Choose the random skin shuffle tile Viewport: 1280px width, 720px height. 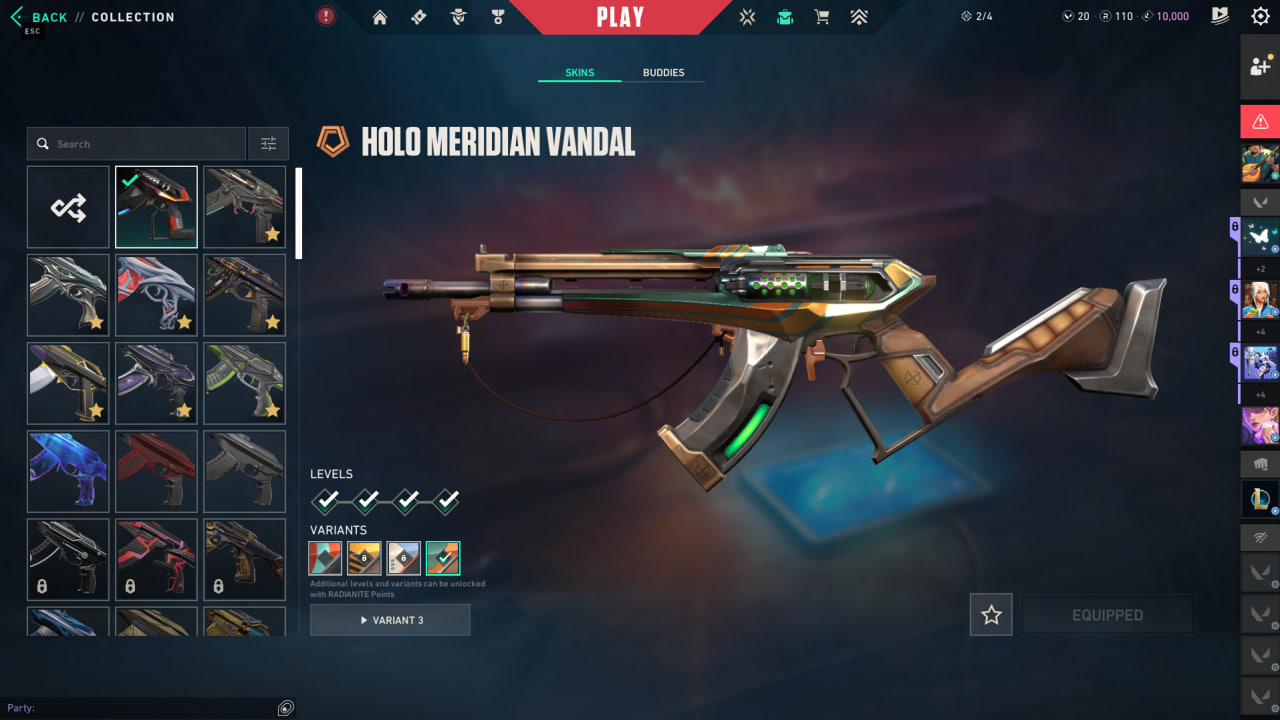(x=68, y=207)
